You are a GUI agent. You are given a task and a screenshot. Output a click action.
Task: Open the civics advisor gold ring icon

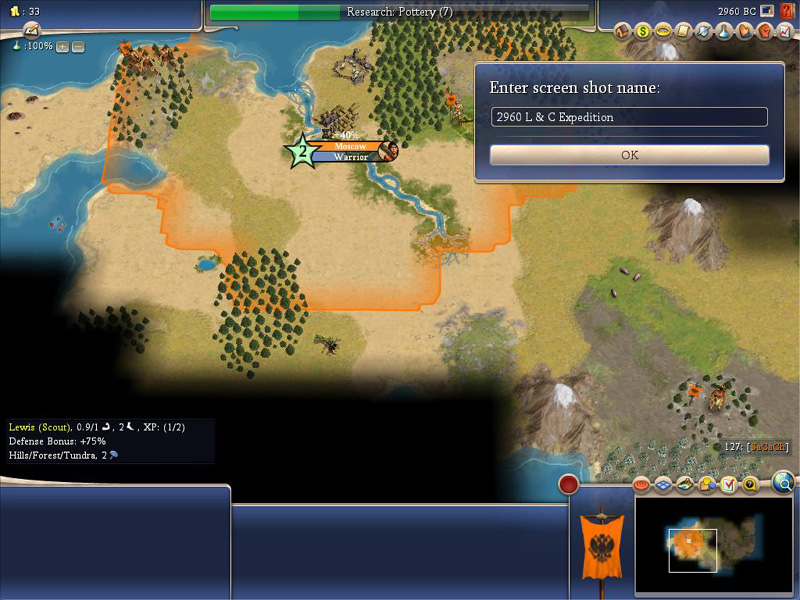(663, 31)
